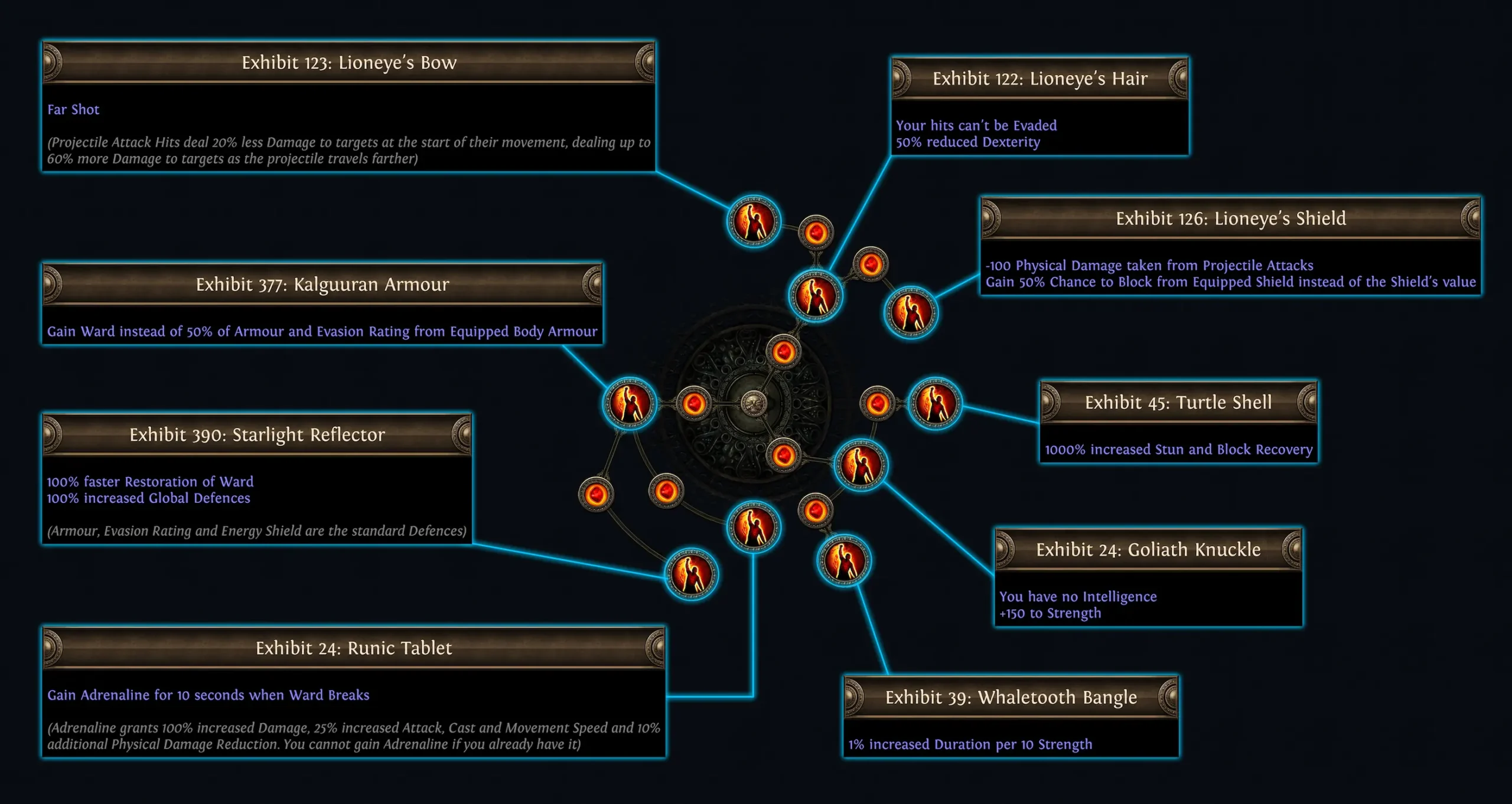Click the Exhibit 123: Lioneye's Bow tooltip header
The width and height of the screenshot is (1512, 804).
tap(348, 62)
